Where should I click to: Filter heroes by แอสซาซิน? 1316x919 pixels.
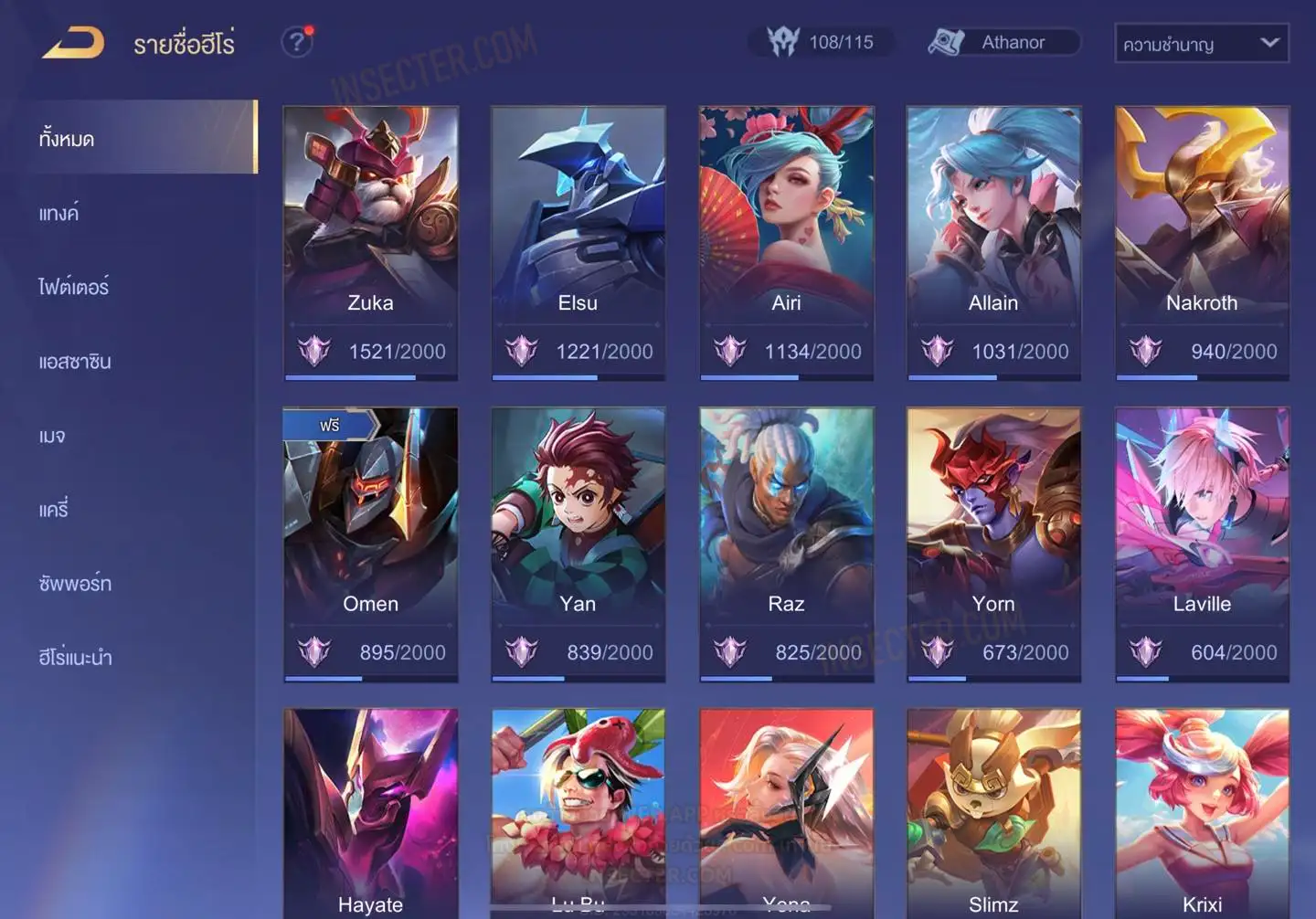tap(75, 361)
